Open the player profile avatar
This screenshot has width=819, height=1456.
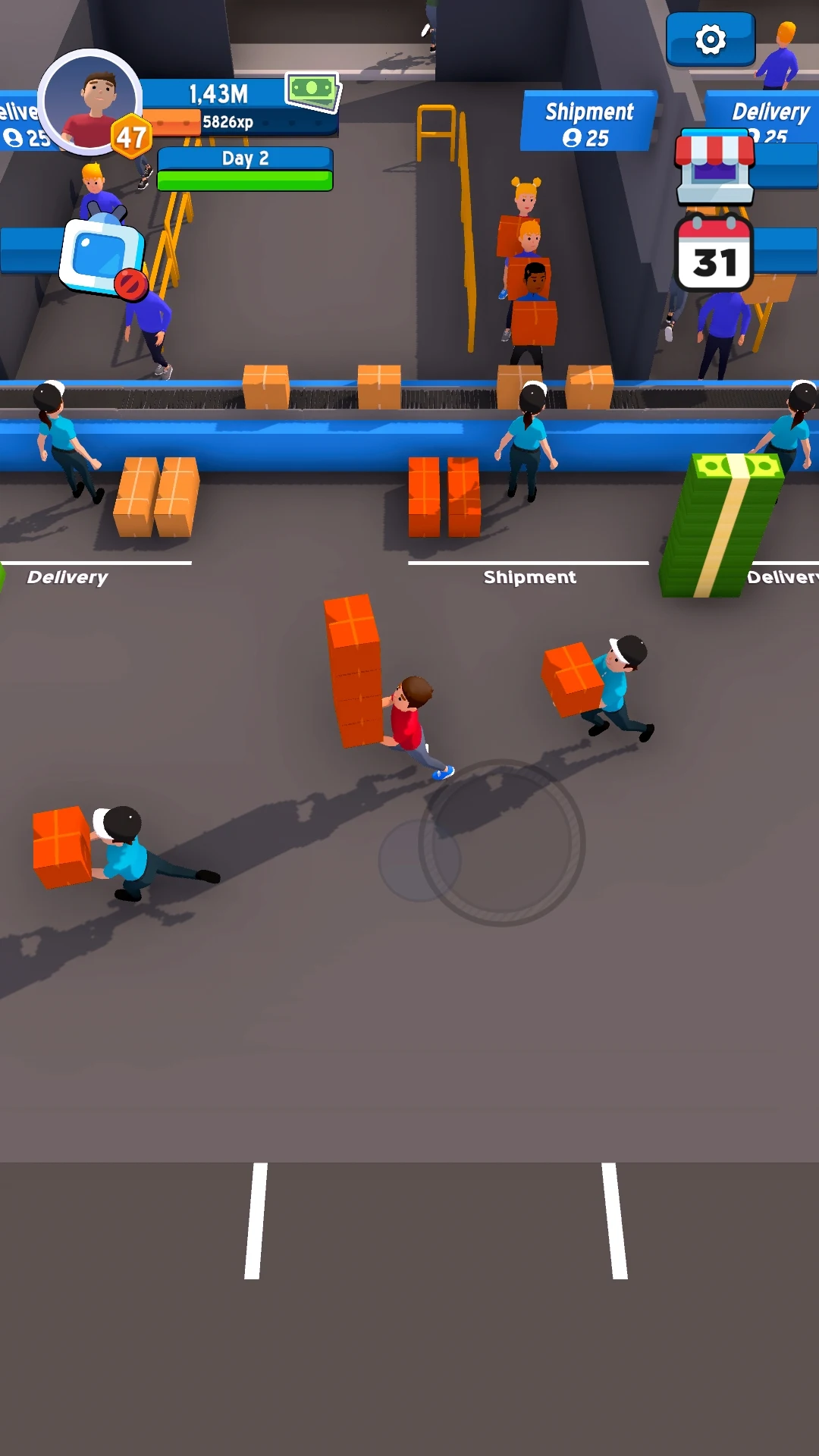click(x=90, y=102)
